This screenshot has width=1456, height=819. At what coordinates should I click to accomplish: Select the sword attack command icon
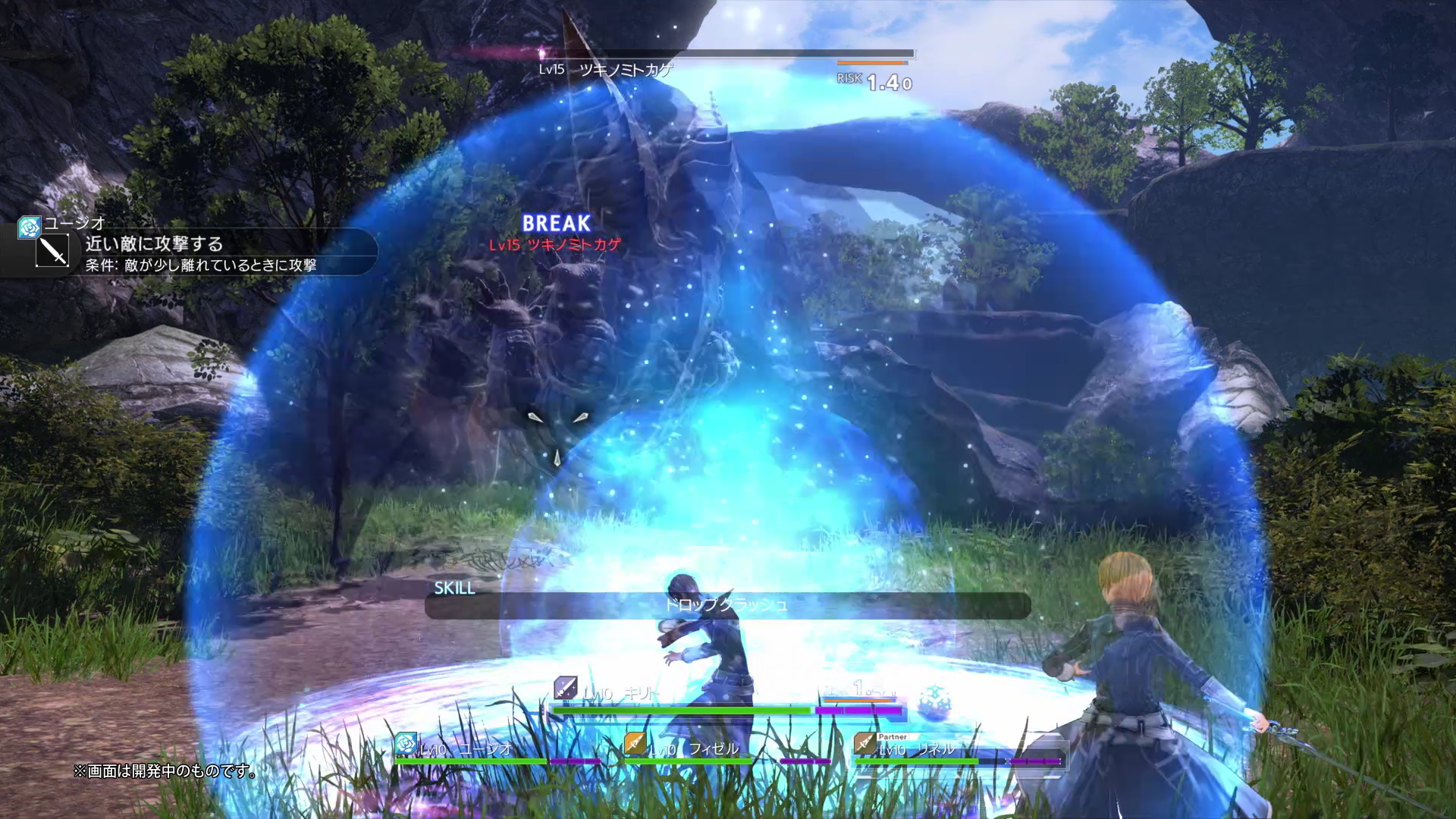pos(52,251)
